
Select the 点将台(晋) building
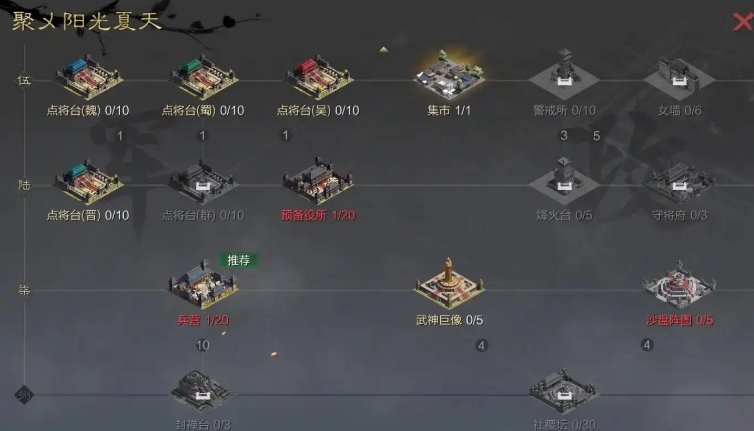pos(88,181)
